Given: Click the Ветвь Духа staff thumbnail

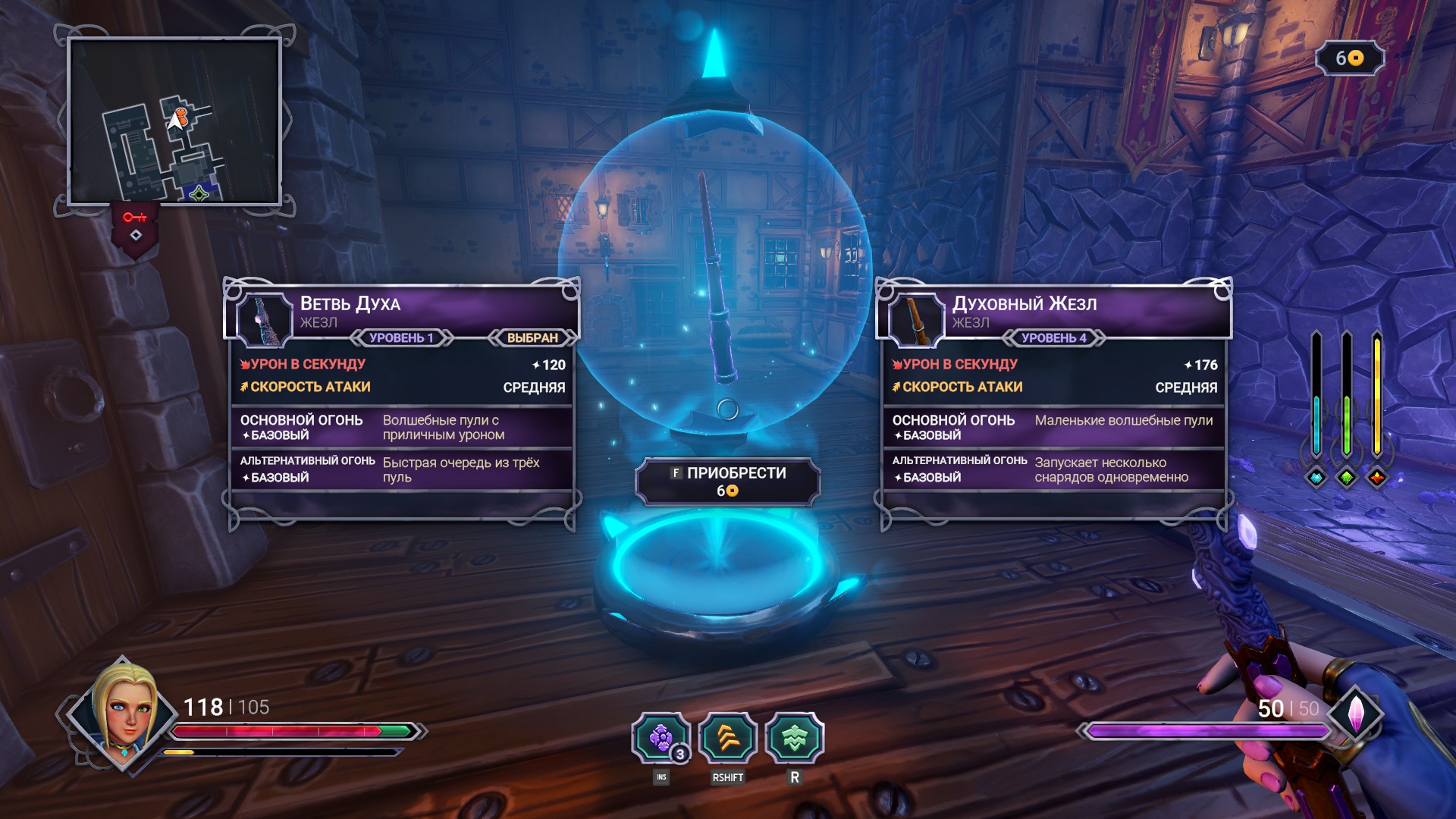Looking at the screenshot, I should point(265,318).
